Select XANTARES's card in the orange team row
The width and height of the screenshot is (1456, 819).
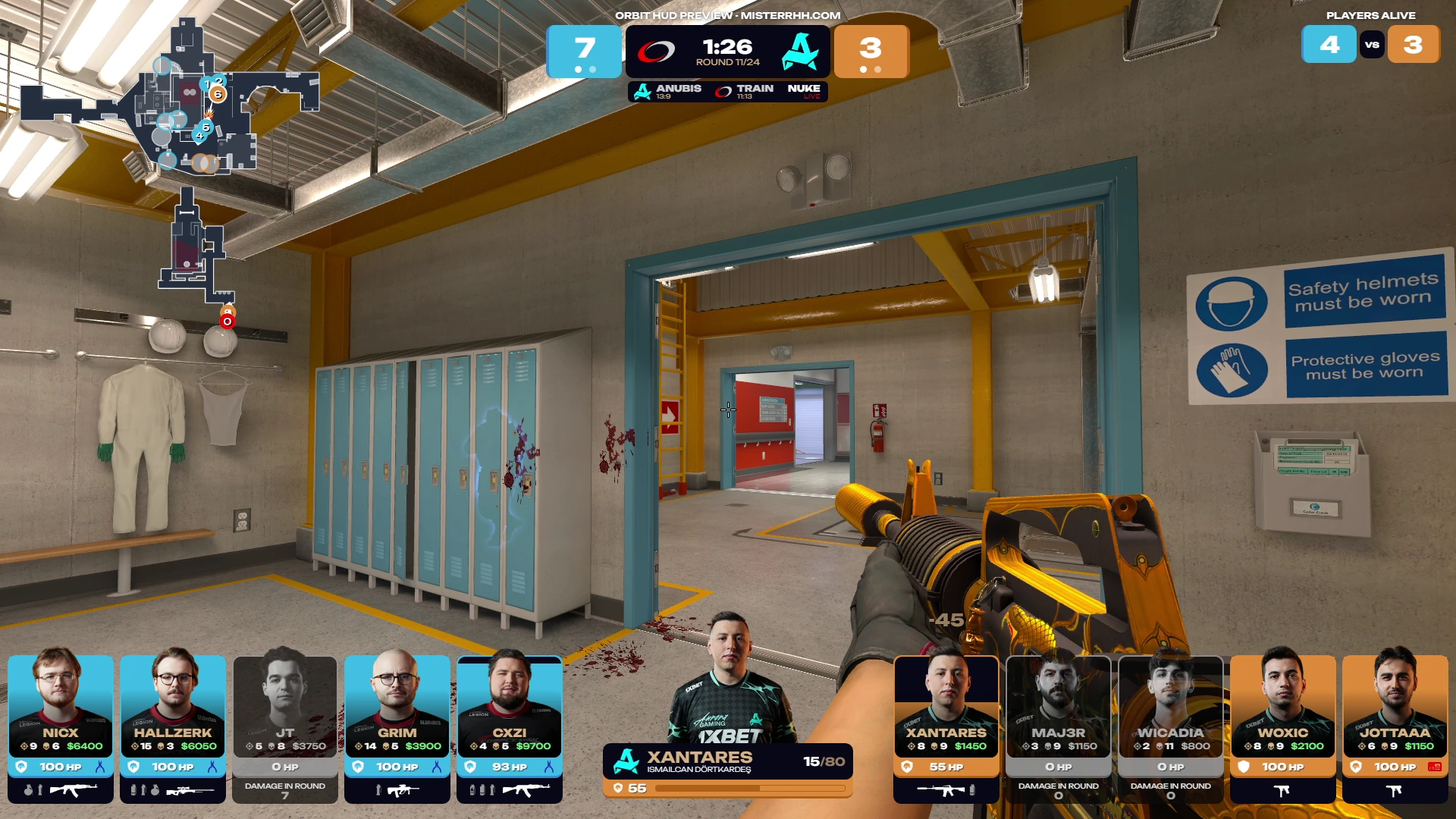click(946, 726)
